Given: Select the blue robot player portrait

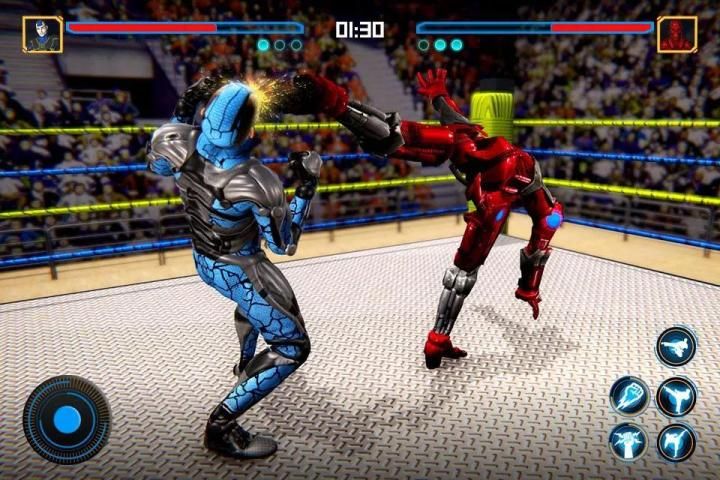Looking at the screenshot, I should coord(43,34).
